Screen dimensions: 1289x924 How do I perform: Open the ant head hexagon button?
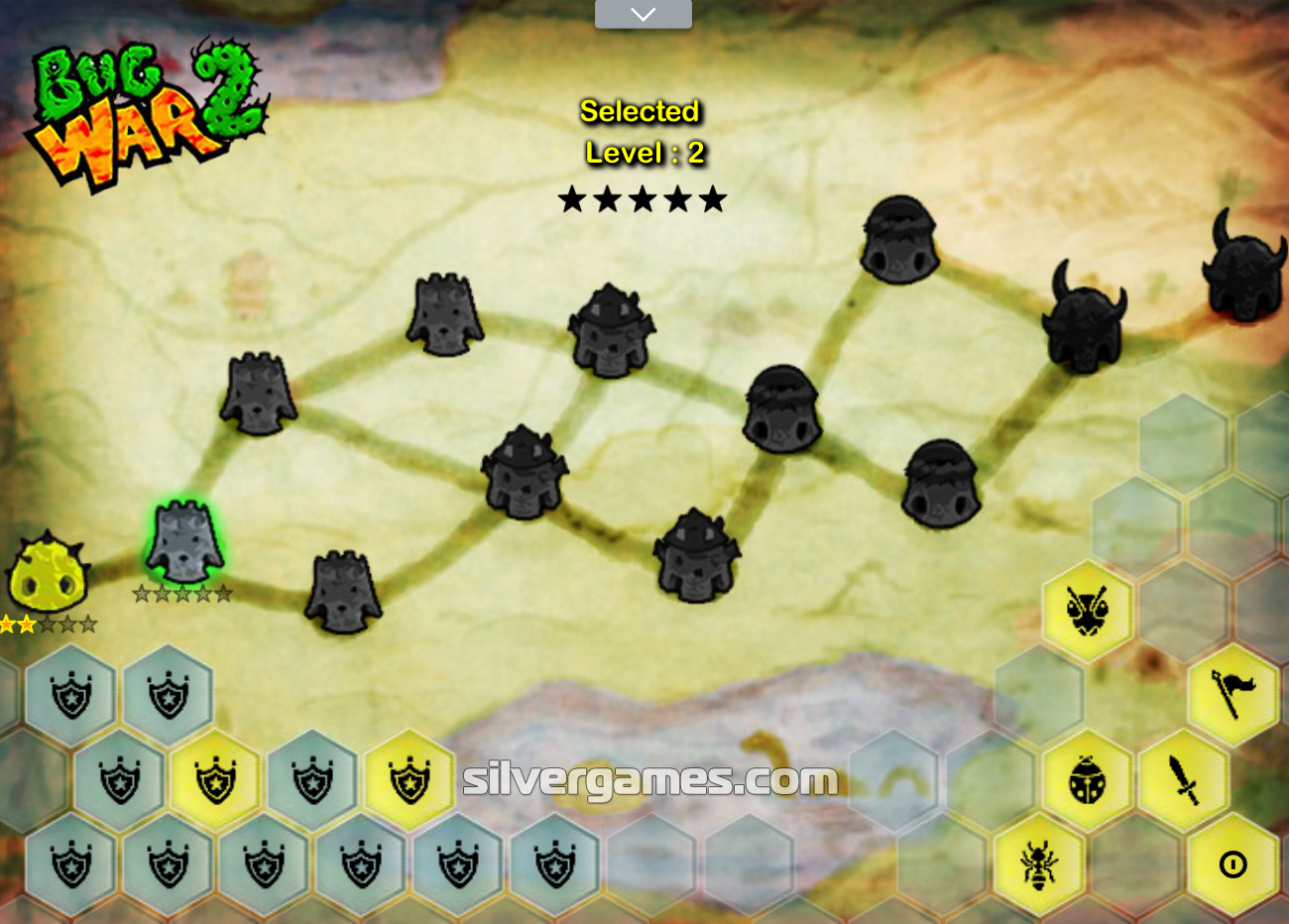1087,609
